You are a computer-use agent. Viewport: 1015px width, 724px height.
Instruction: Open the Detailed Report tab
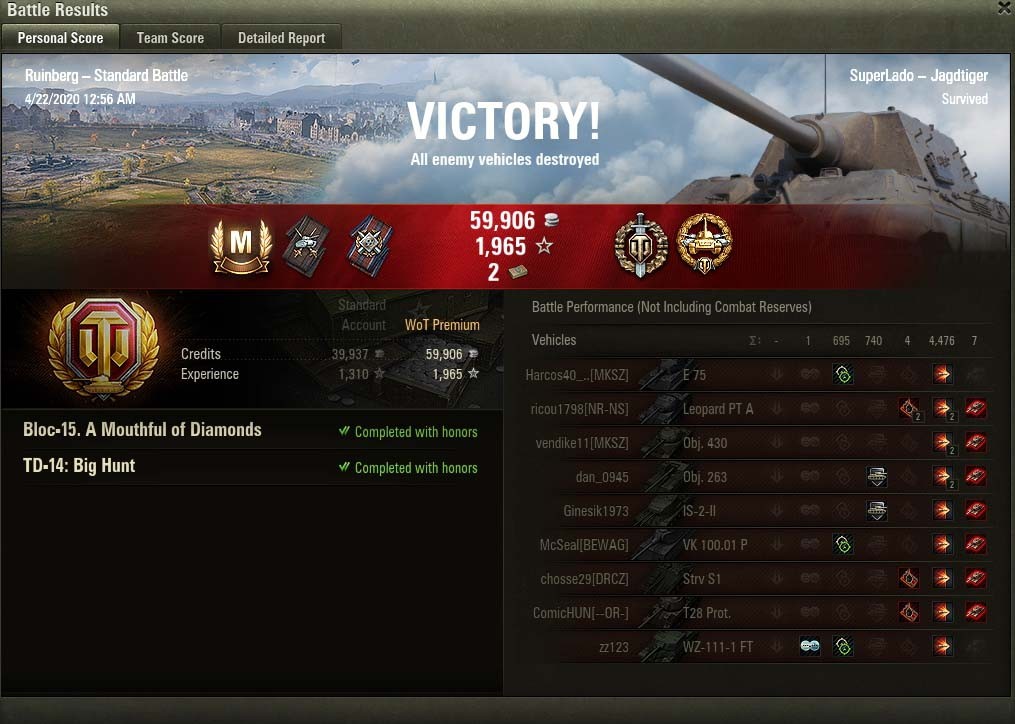281,38
